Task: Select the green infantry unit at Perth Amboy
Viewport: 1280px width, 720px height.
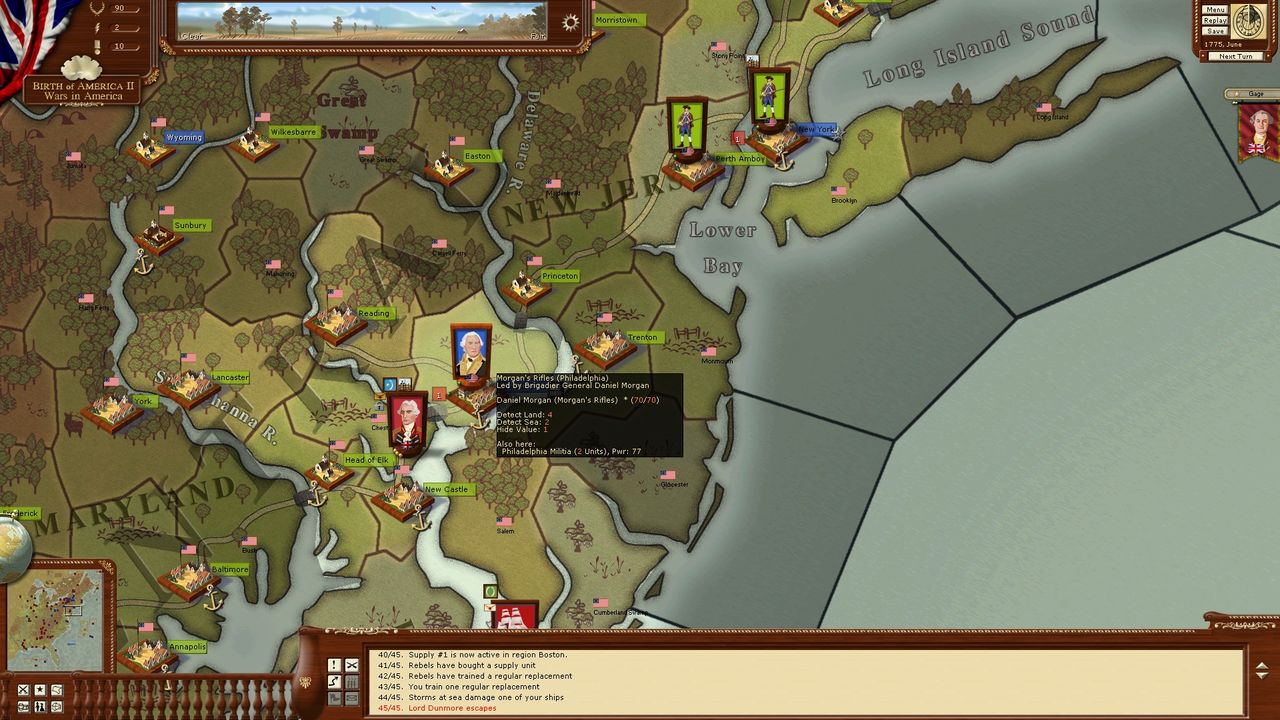Action: point(686,126)
